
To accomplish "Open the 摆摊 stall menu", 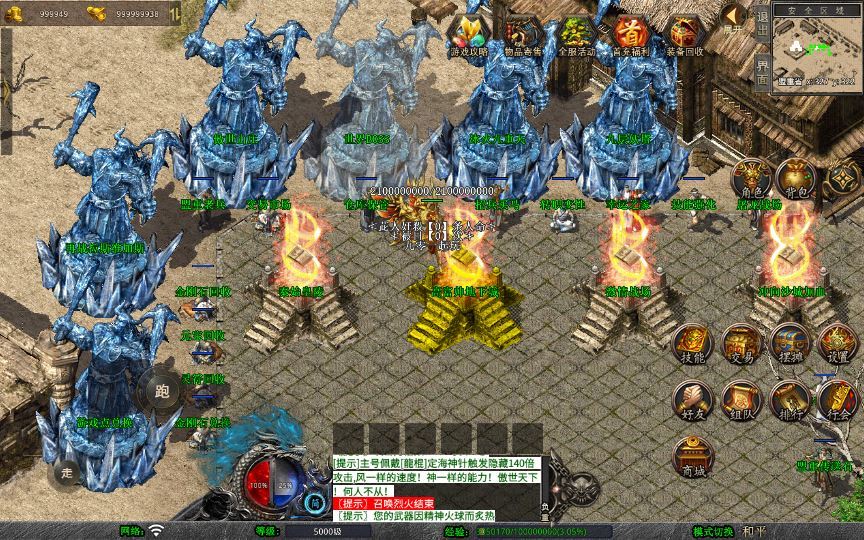I will point(789,343).
